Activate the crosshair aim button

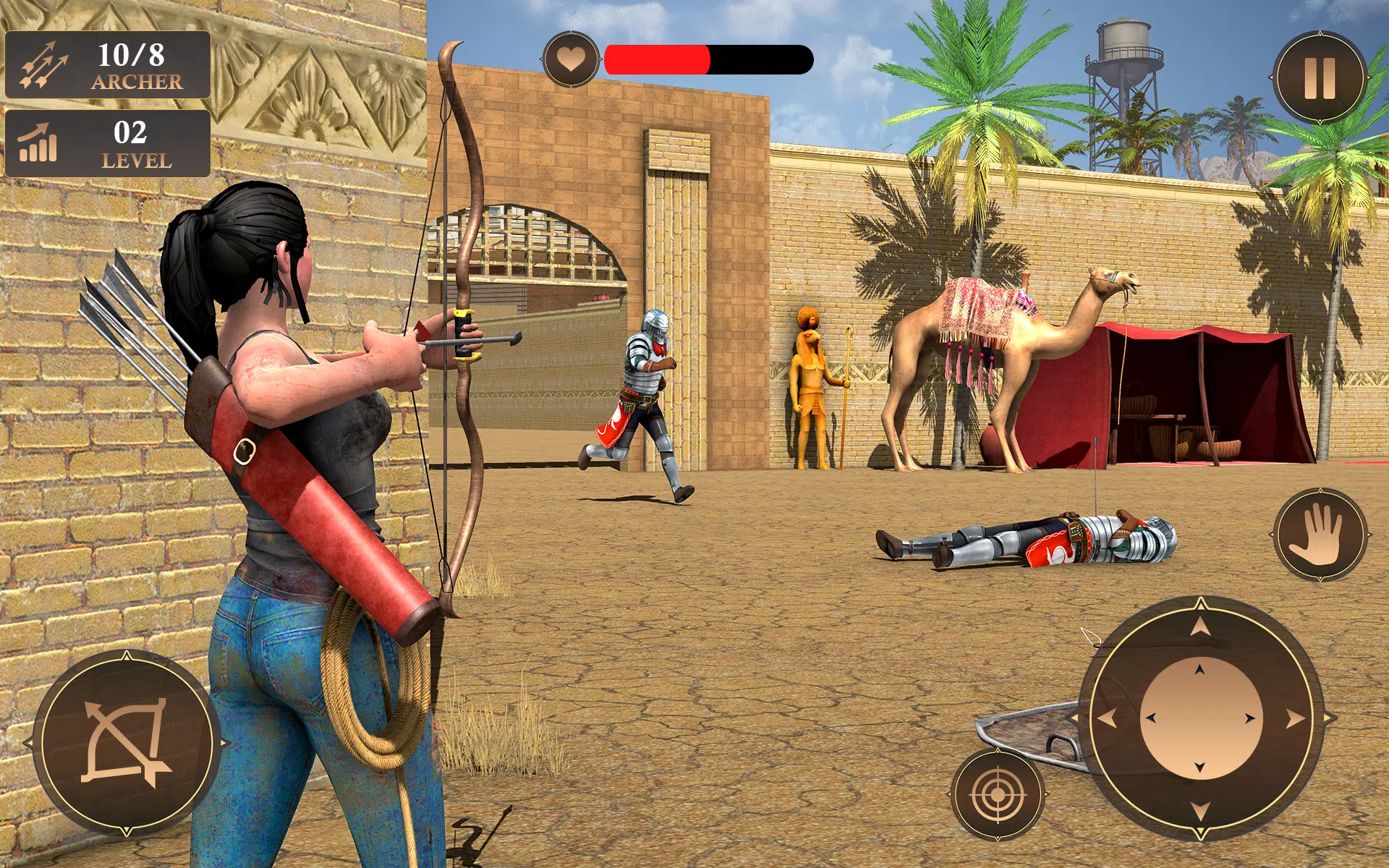point(997,794)
